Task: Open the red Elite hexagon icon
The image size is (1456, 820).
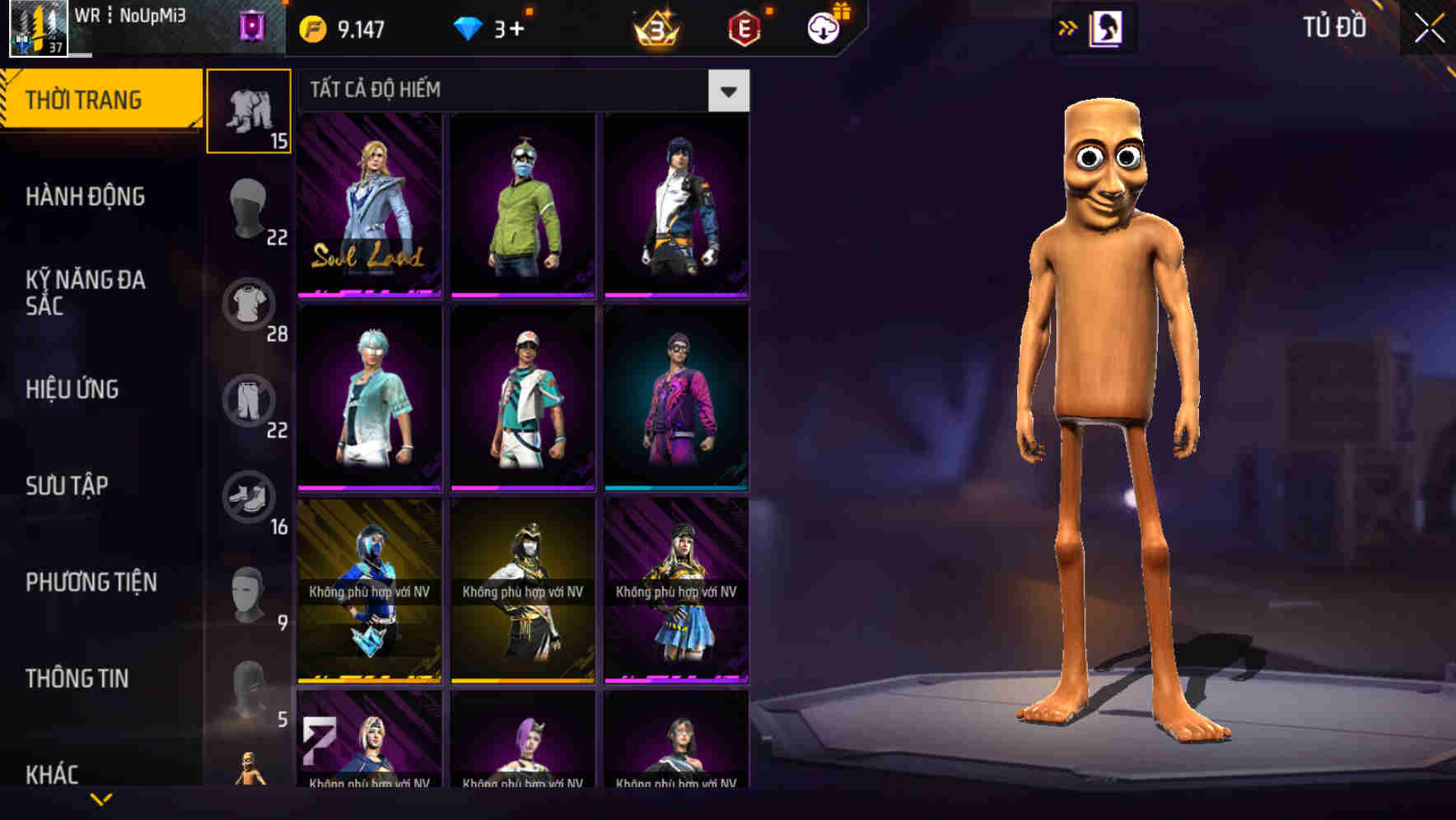Action: click(745, 26)
